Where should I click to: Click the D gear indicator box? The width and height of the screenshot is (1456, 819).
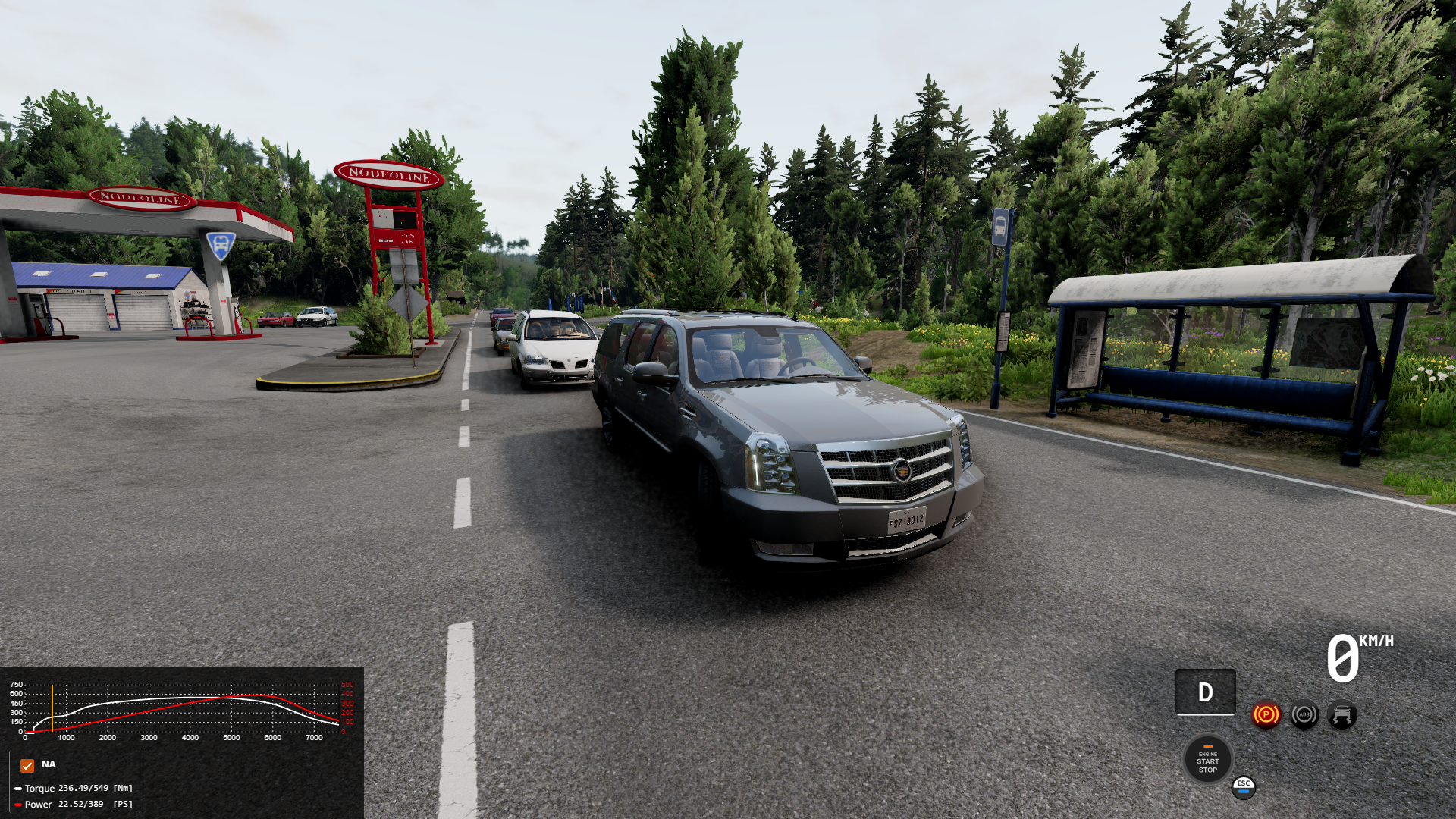click(x=1205, y=692)
